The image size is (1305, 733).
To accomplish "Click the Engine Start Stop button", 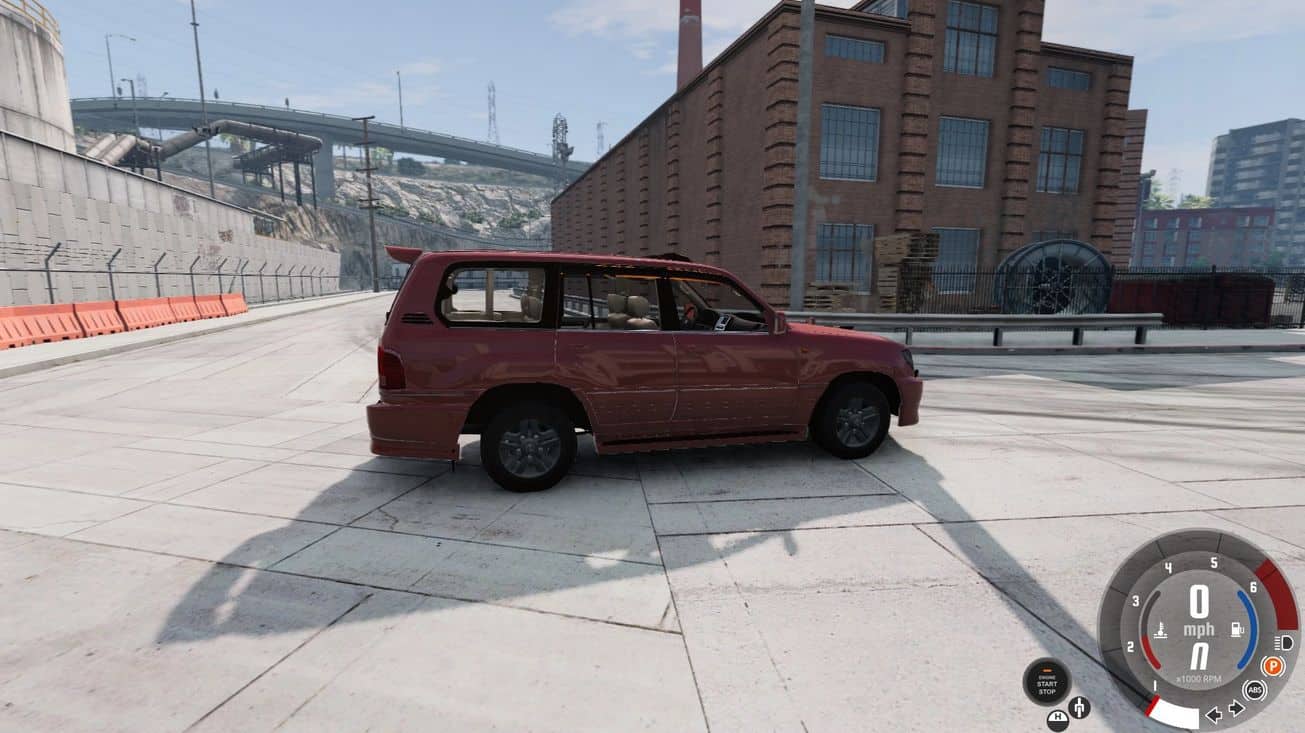I will tap(1046, 681).
